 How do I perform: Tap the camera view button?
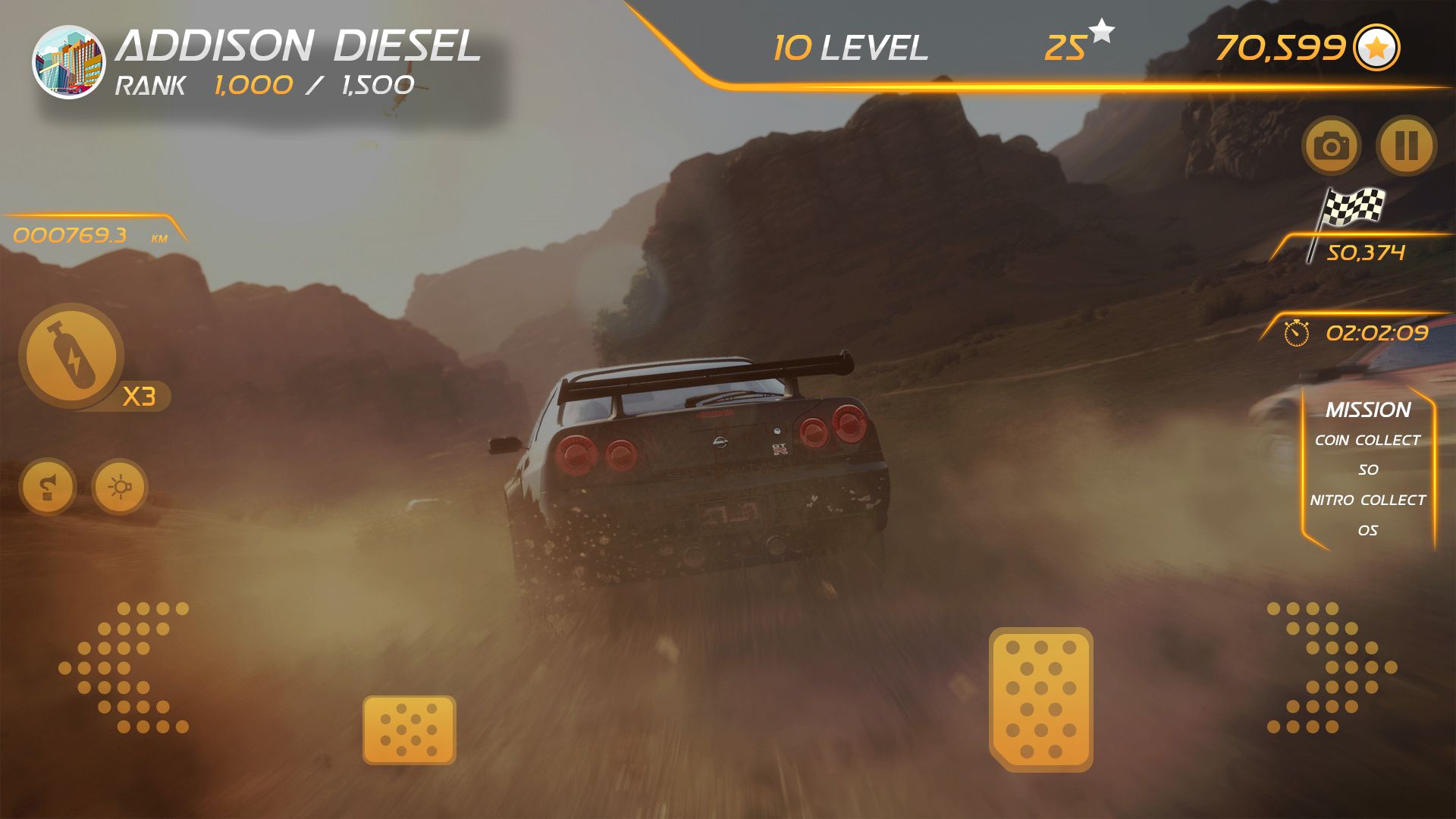(1331, 145)
